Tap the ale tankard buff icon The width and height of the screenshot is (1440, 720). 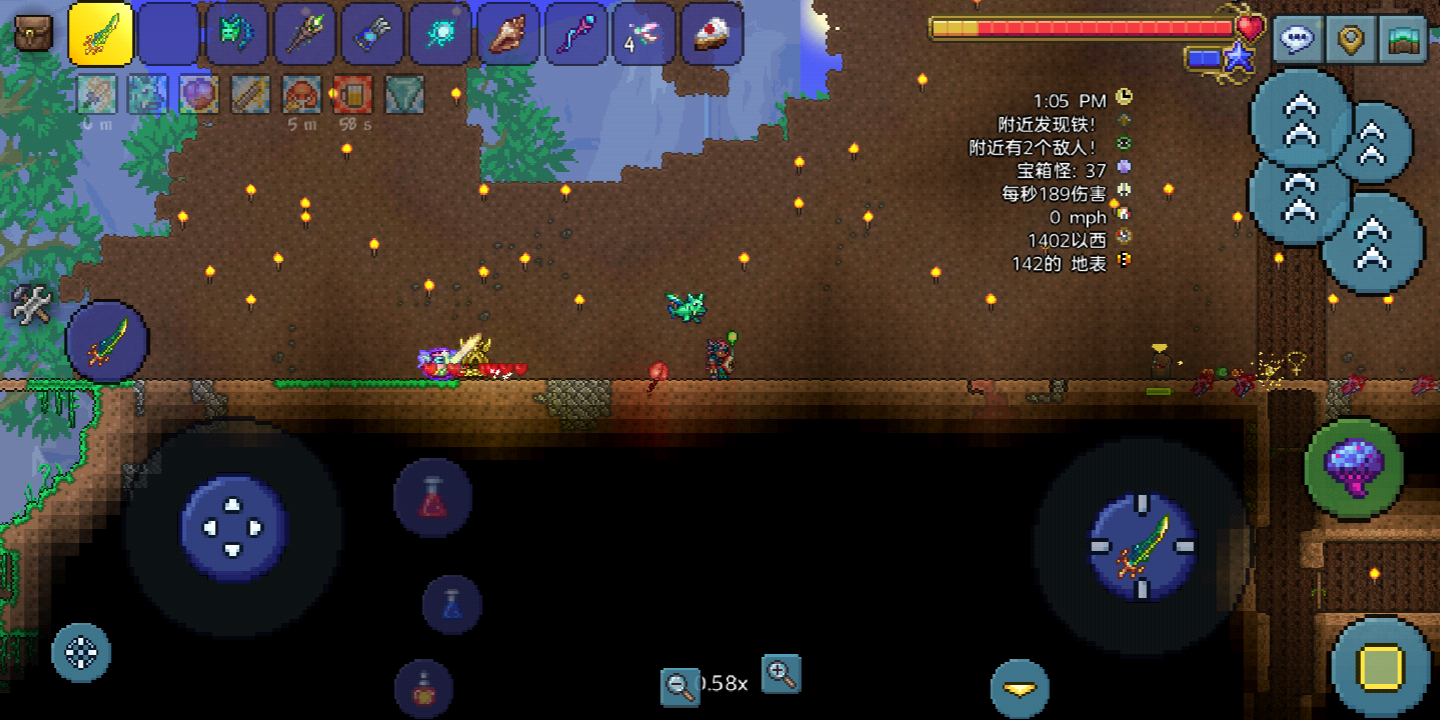click(353, 95)
